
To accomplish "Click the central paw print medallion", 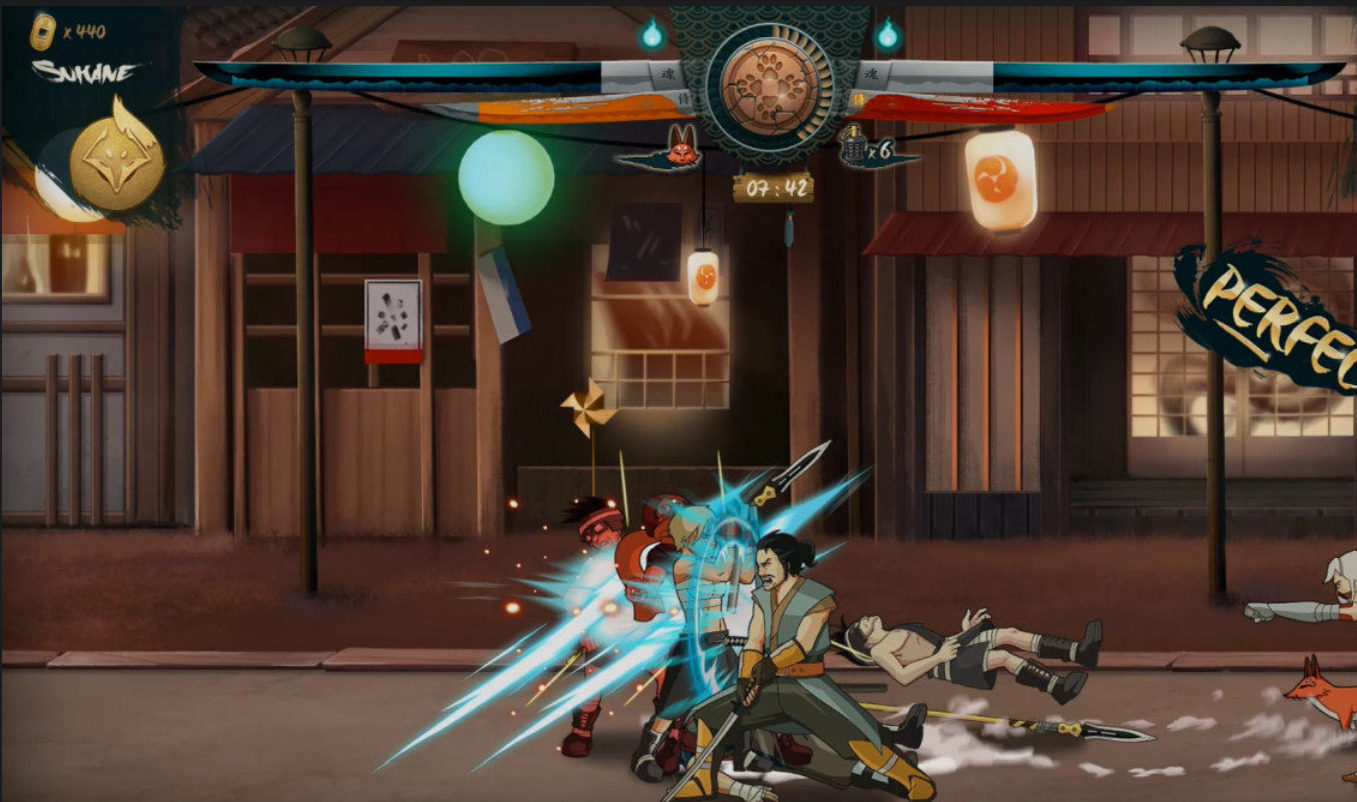I will pos(769,84).
